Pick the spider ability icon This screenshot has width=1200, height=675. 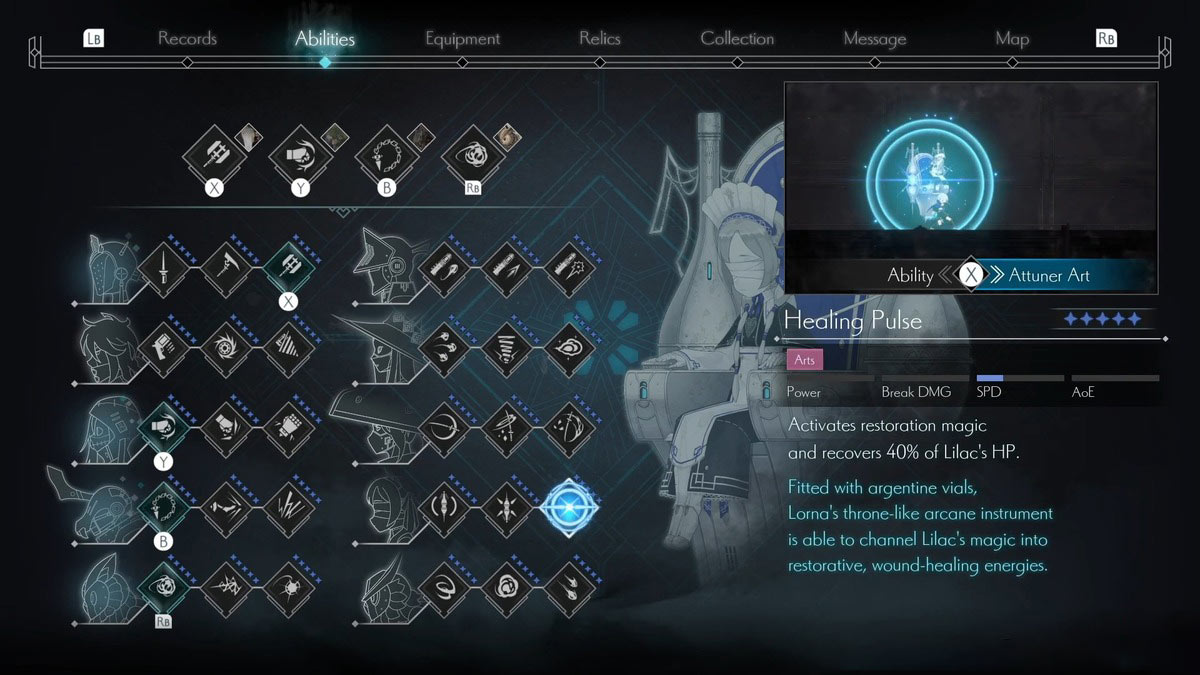[x=288, y=589]
